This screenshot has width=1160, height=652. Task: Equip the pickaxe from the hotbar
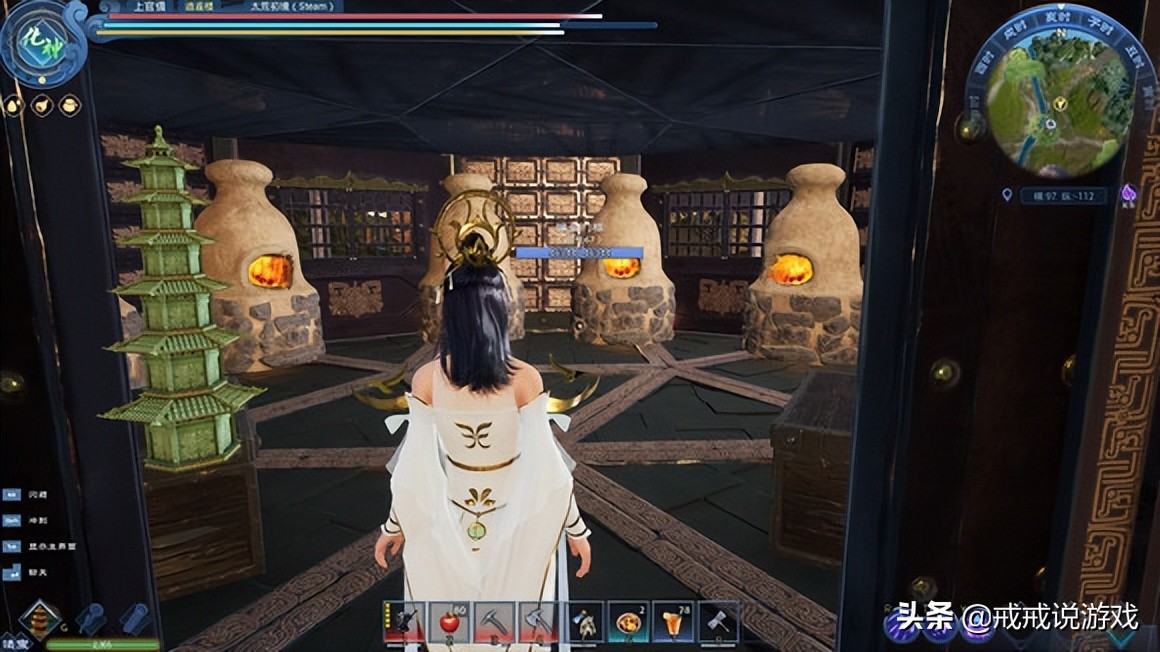pyautogui.click(x=493, y=622)
